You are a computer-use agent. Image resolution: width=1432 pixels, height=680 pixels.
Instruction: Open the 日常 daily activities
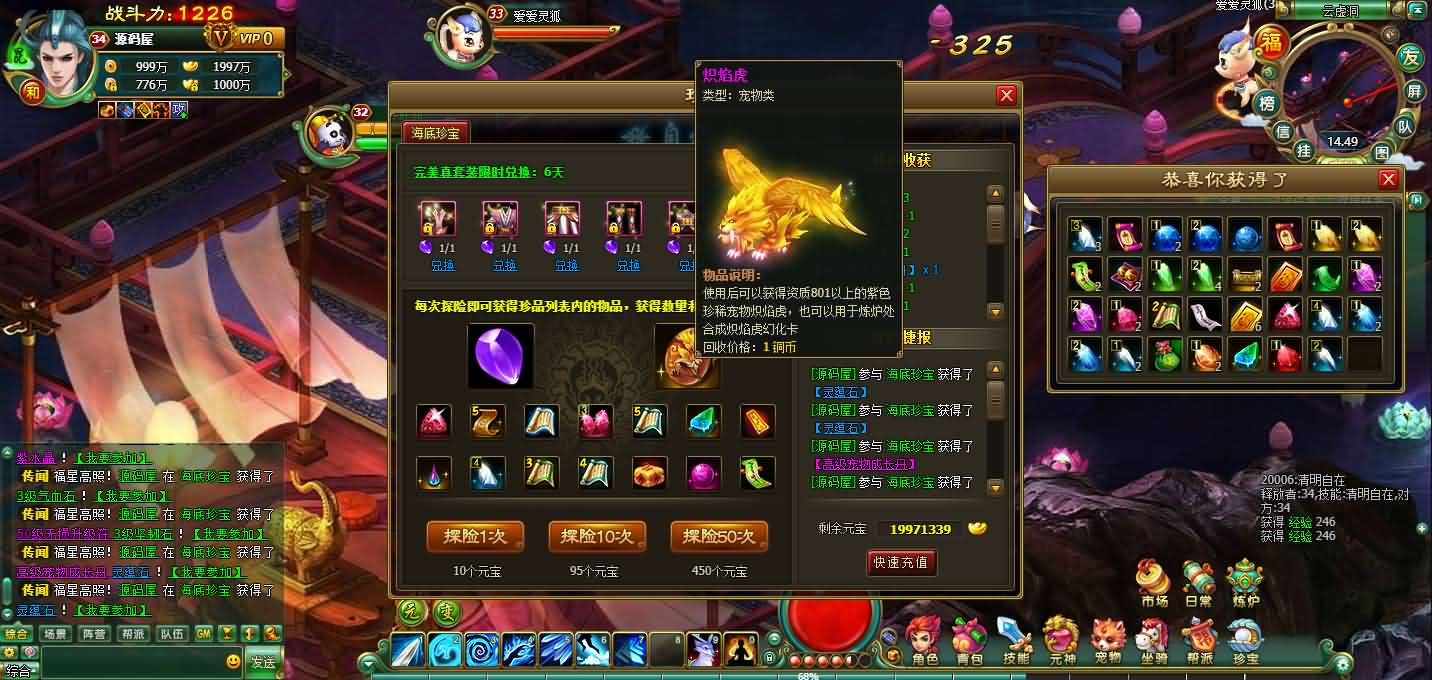tap(1198, 583)
